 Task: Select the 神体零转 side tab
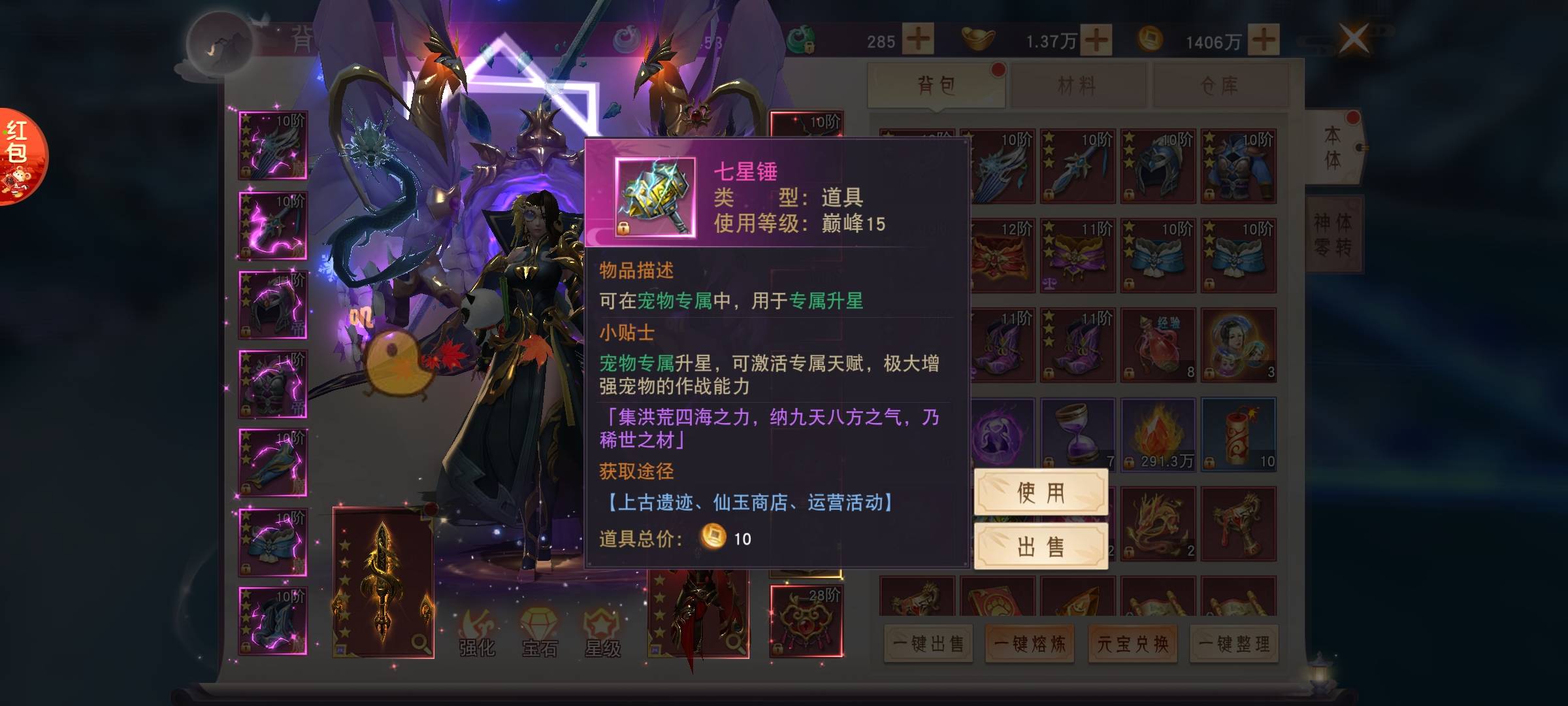pyautogui.click(x=1333, y=234)
